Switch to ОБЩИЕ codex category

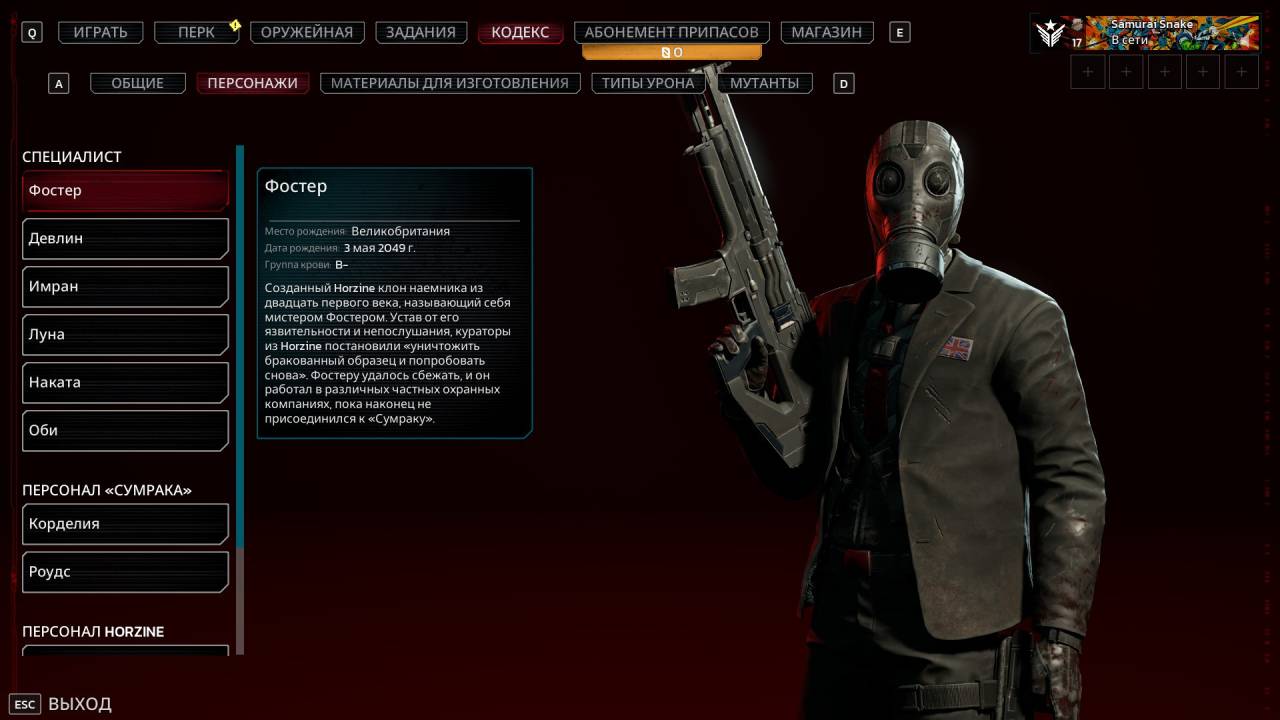point(138,83)
